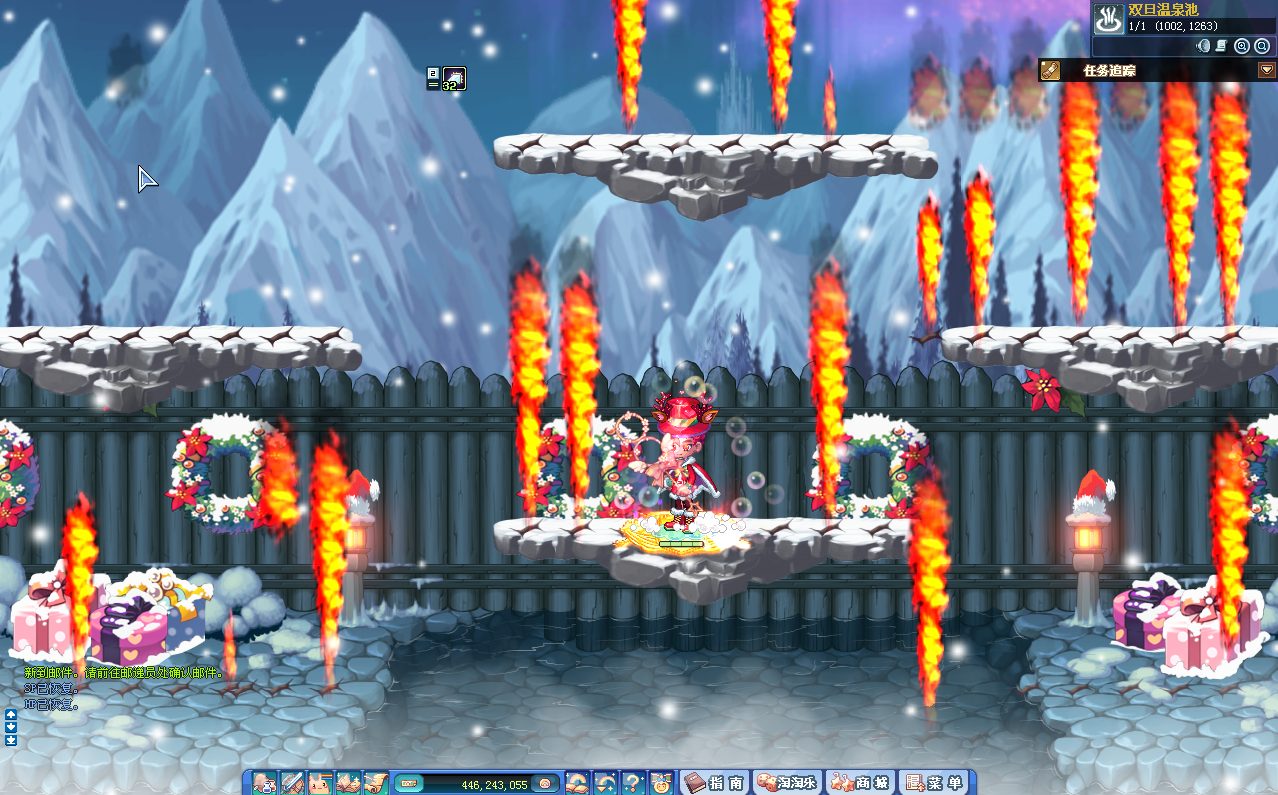Expand the 任务追踪 quest tracker dropdown
The width and height of the screenshot is (1278, 795).
pyautogui.click(x=1266, y=70)
